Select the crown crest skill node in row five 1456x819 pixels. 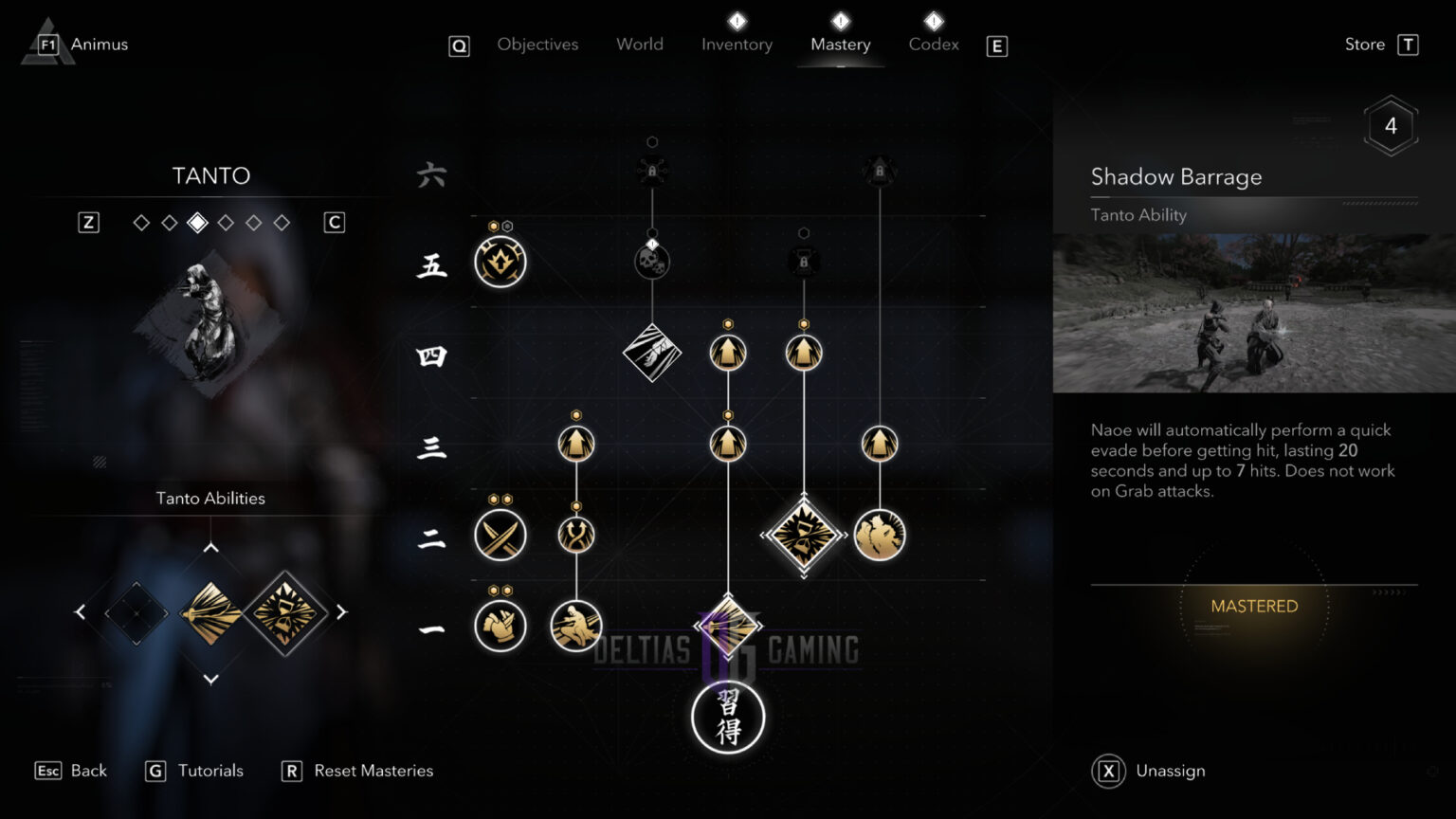tap(500, 263)
